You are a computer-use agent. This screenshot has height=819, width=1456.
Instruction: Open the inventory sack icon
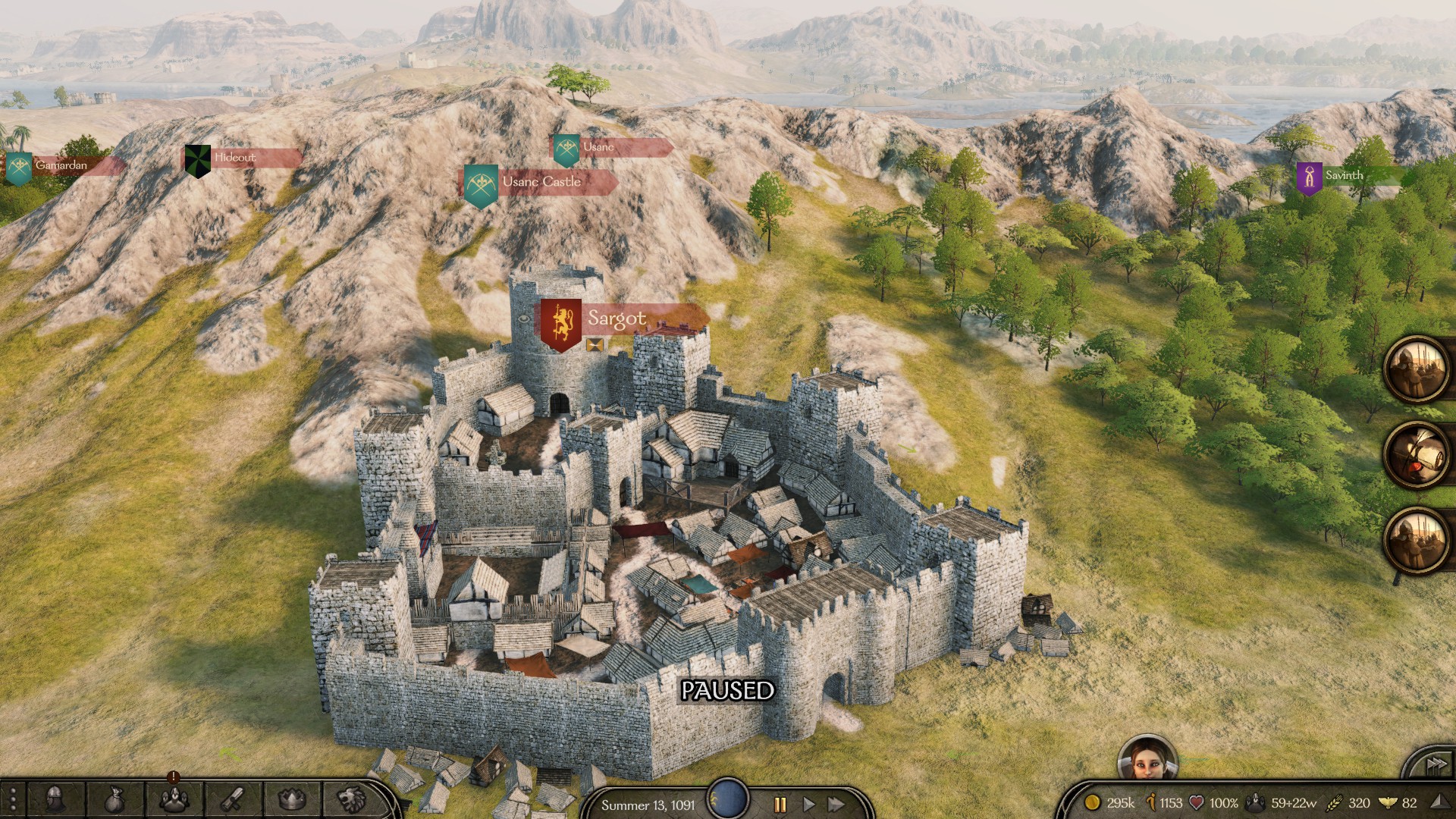tap(114, 799)
